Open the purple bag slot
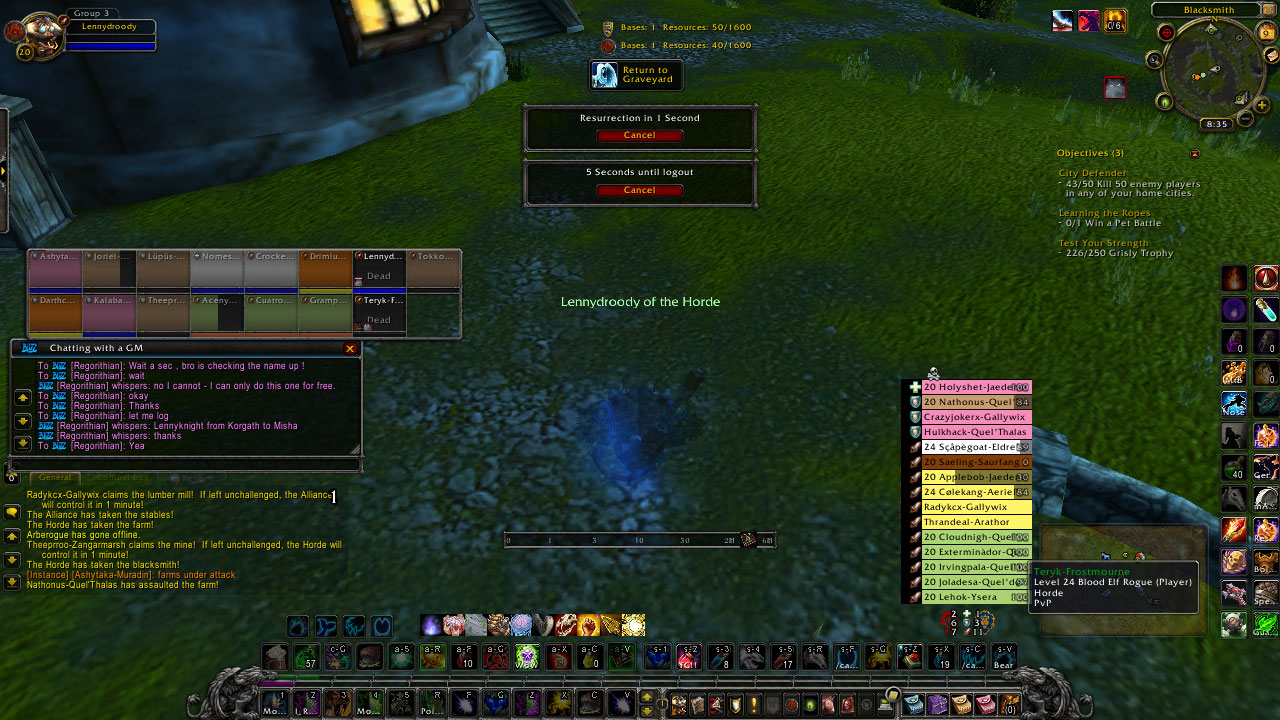The image size is (1280, 720). (936, 704)
